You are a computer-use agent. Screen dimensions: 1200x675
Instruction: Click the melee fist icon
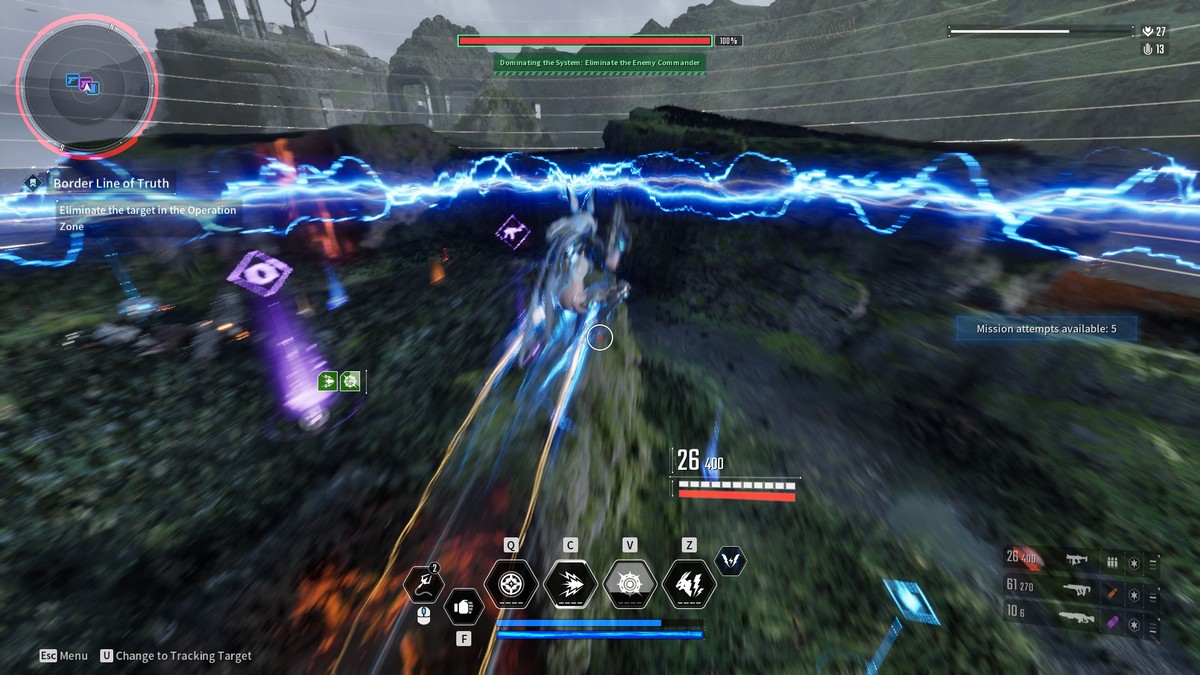463,606
